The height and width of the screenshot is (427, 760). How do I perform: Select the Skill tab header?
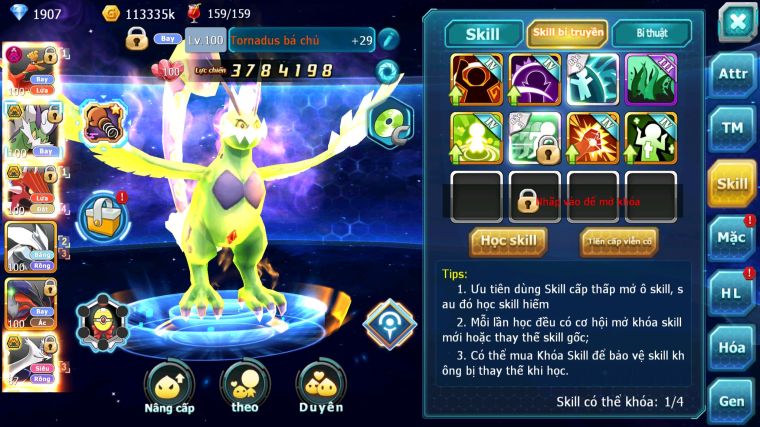click(484, 34)
